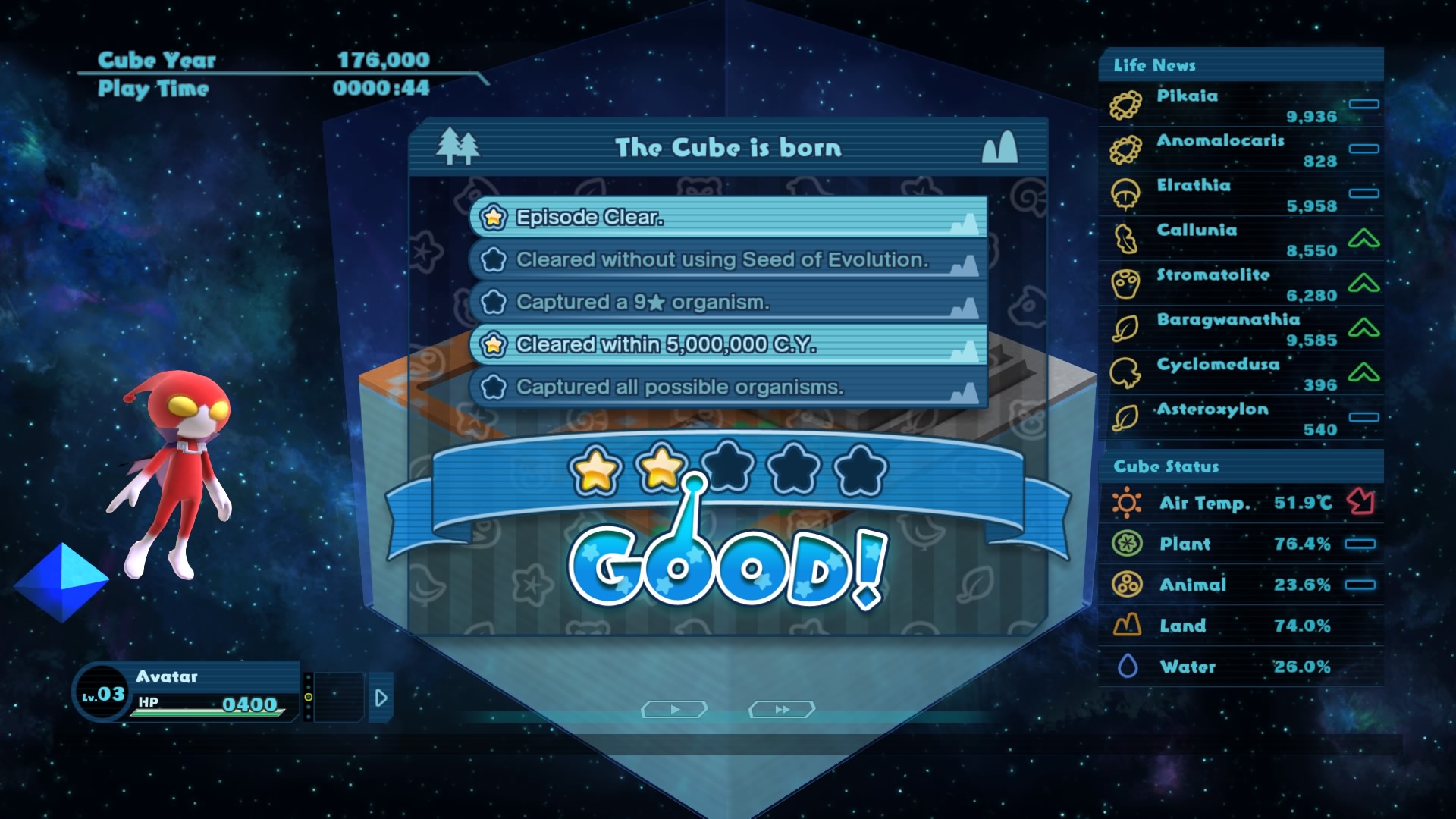The width and height of the screenshot is (1456, 819).
Task: Click the Animal status icon
Action: click(1127, 585)
